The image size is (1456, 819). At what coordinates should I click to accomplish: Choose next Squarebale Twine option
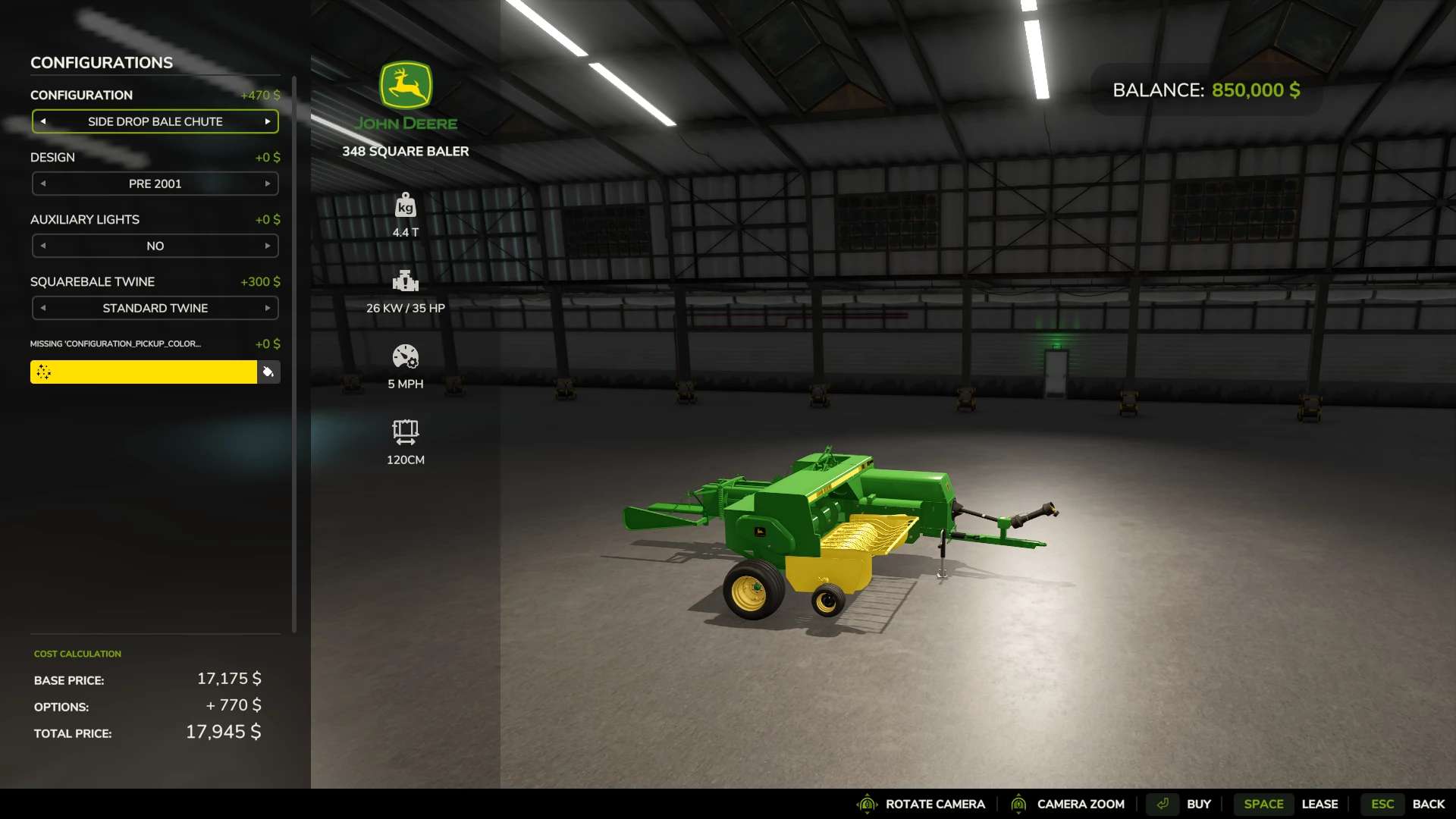pyautogui.click(x=268, y=308)
